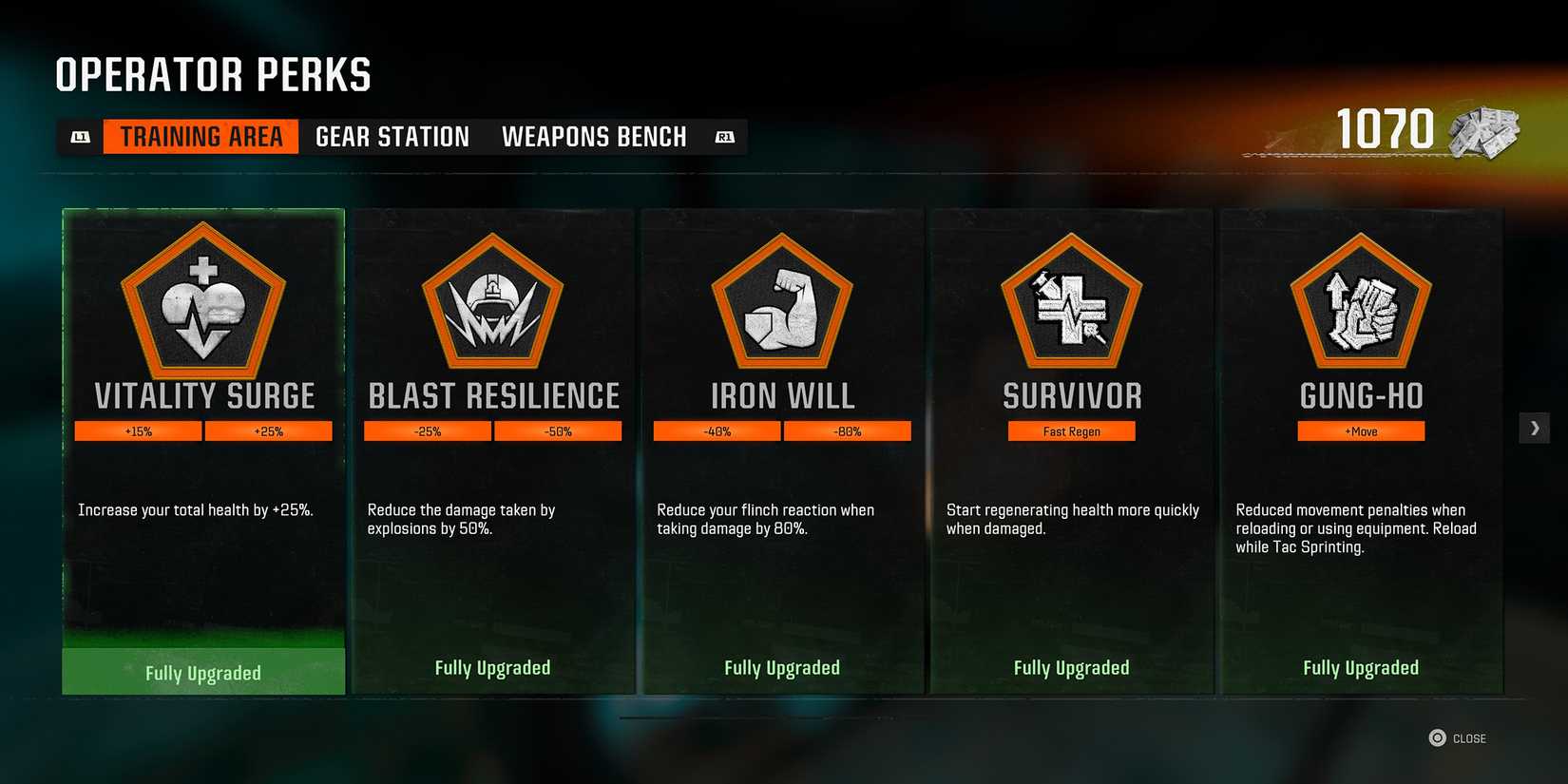1568x784 pixels.
Task: Expand to the next perks page arrow
Action: coord(1534,428)
